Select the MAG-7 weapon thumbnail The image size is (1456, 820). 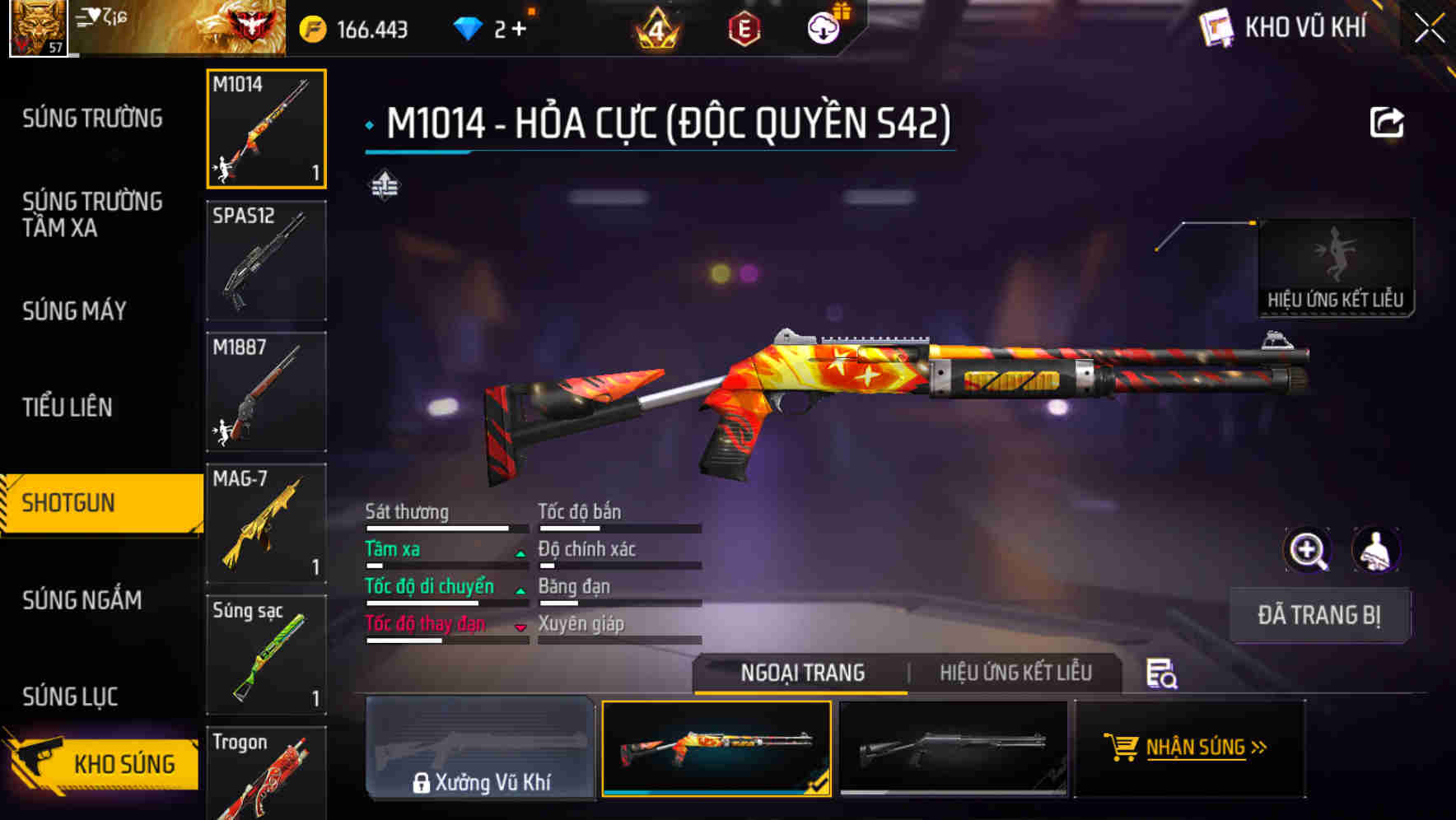pyautogui.click(x=265, y=524)
